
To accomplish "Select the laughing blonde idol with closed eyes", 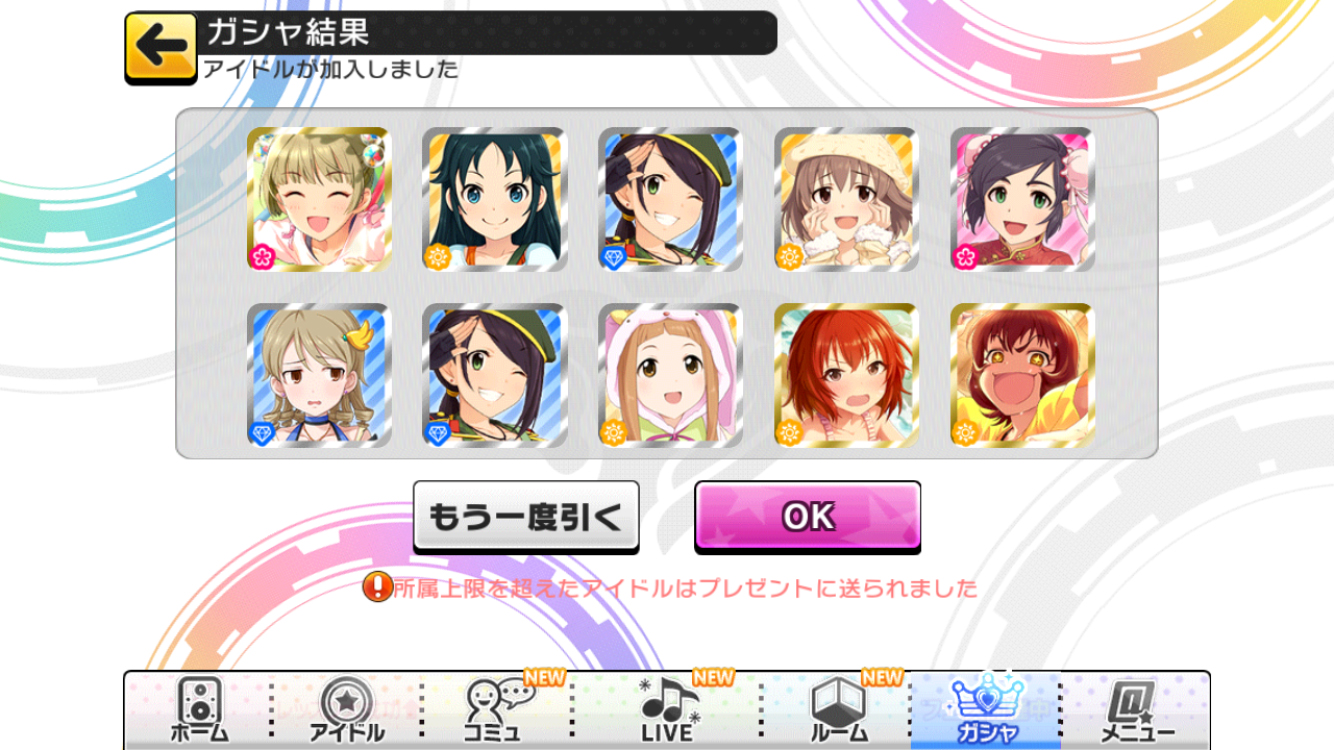I will [319, 199].
